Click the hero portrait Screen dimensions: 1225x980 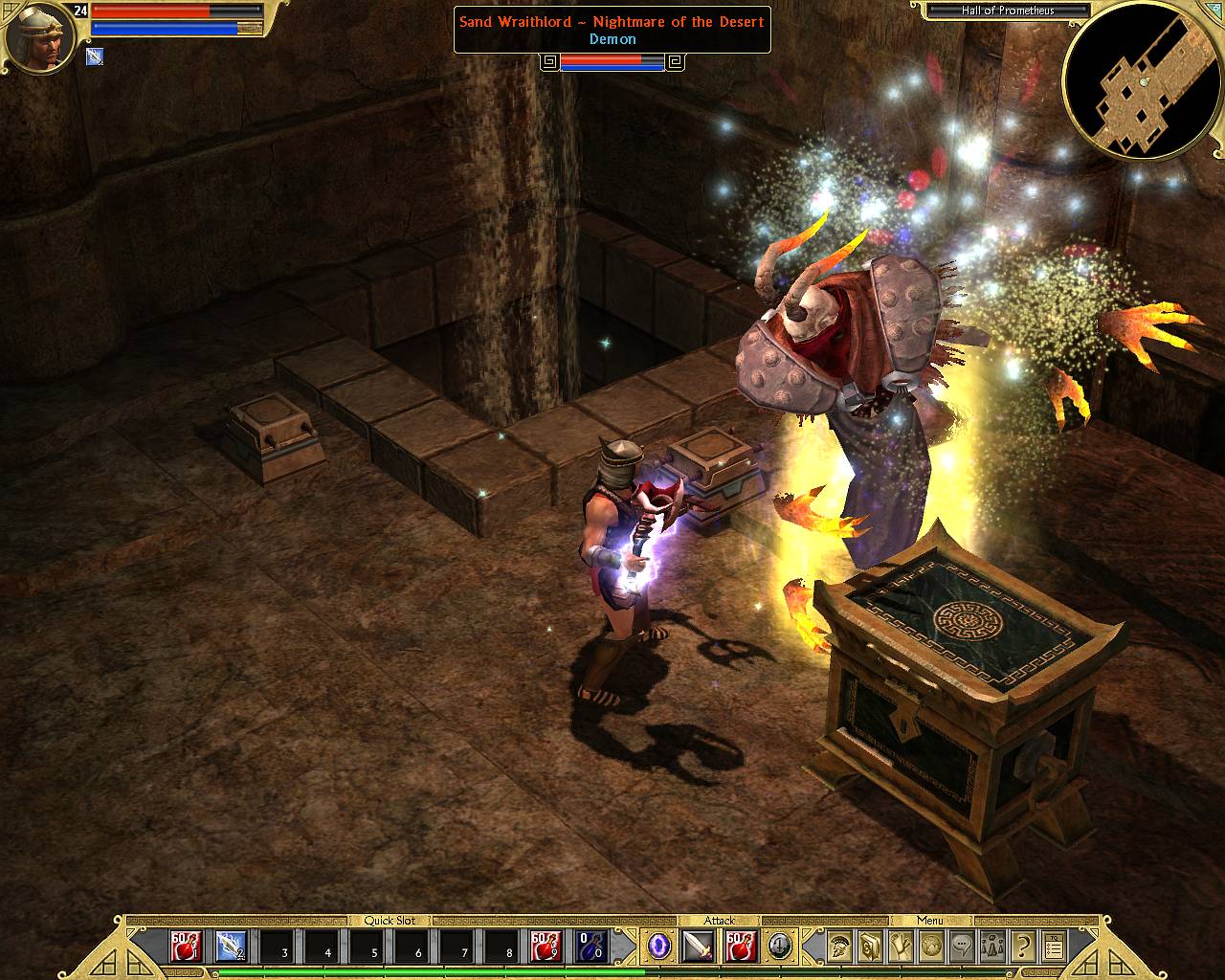coord(40,38)
